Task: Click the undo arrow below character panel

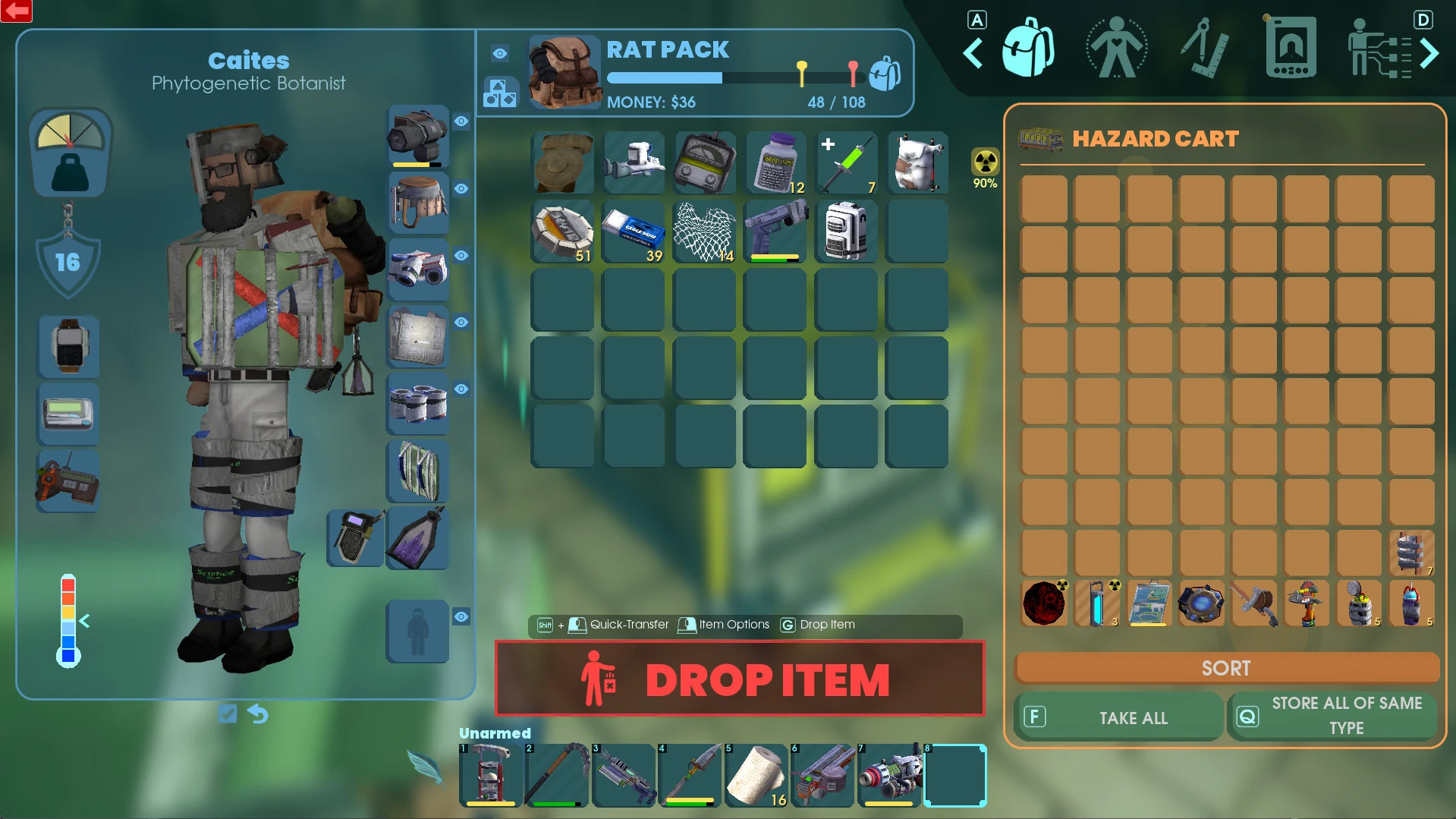Action: [x=258, y=714]
